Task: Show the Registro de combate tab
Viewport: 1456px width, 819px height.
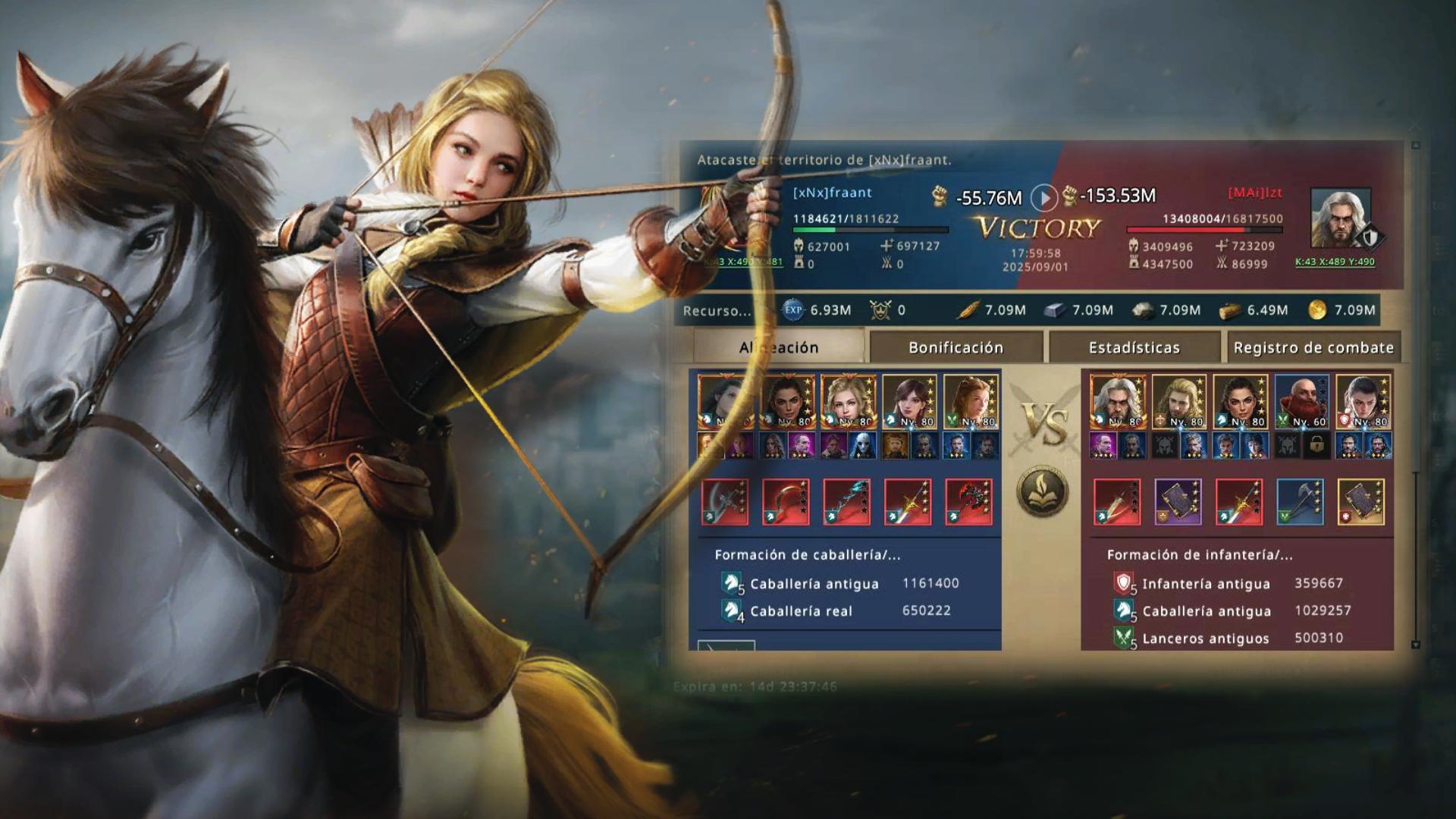Action: (1313, 347)
